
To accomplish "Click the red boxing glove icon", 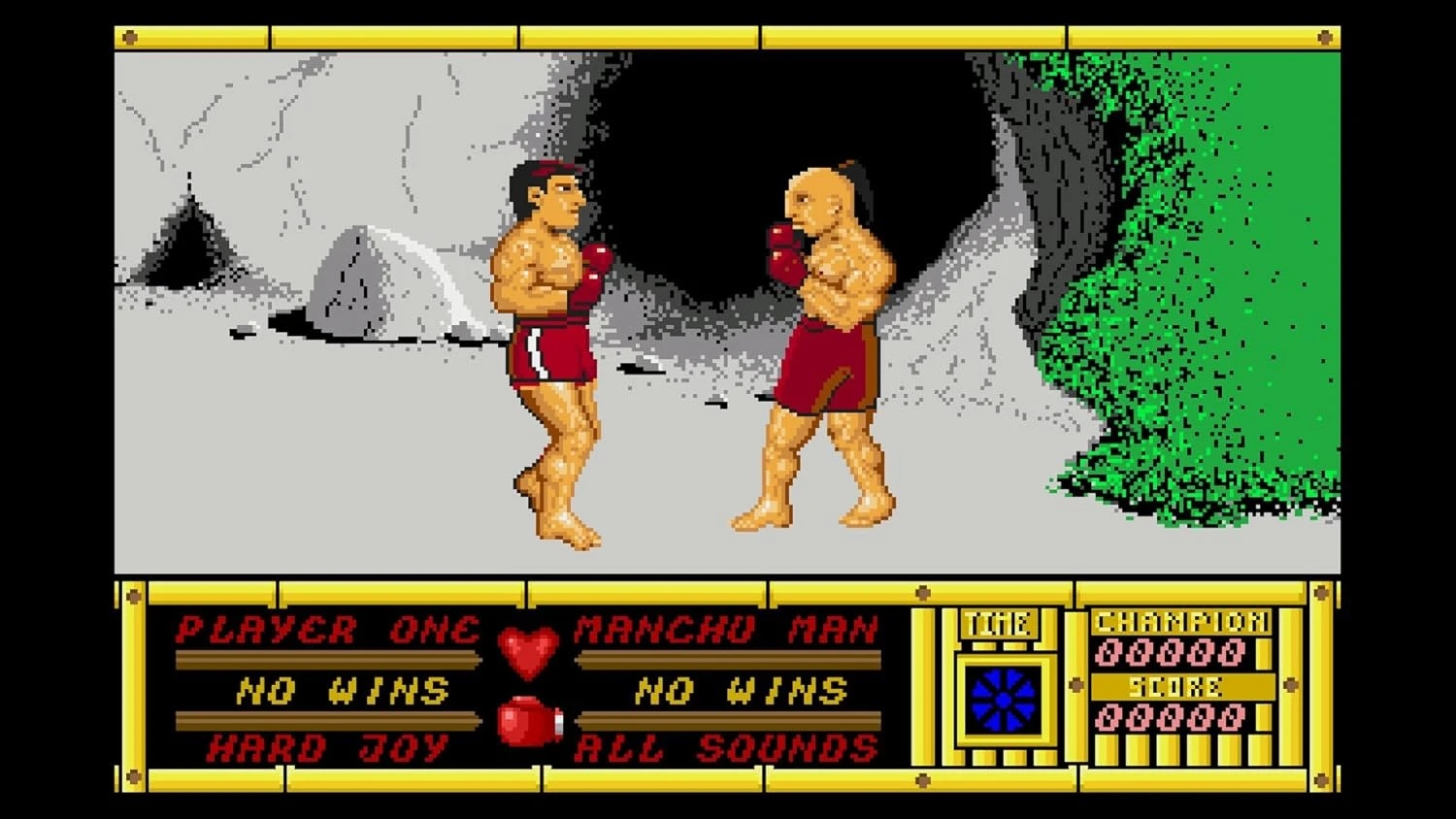I will click(529, 722).
